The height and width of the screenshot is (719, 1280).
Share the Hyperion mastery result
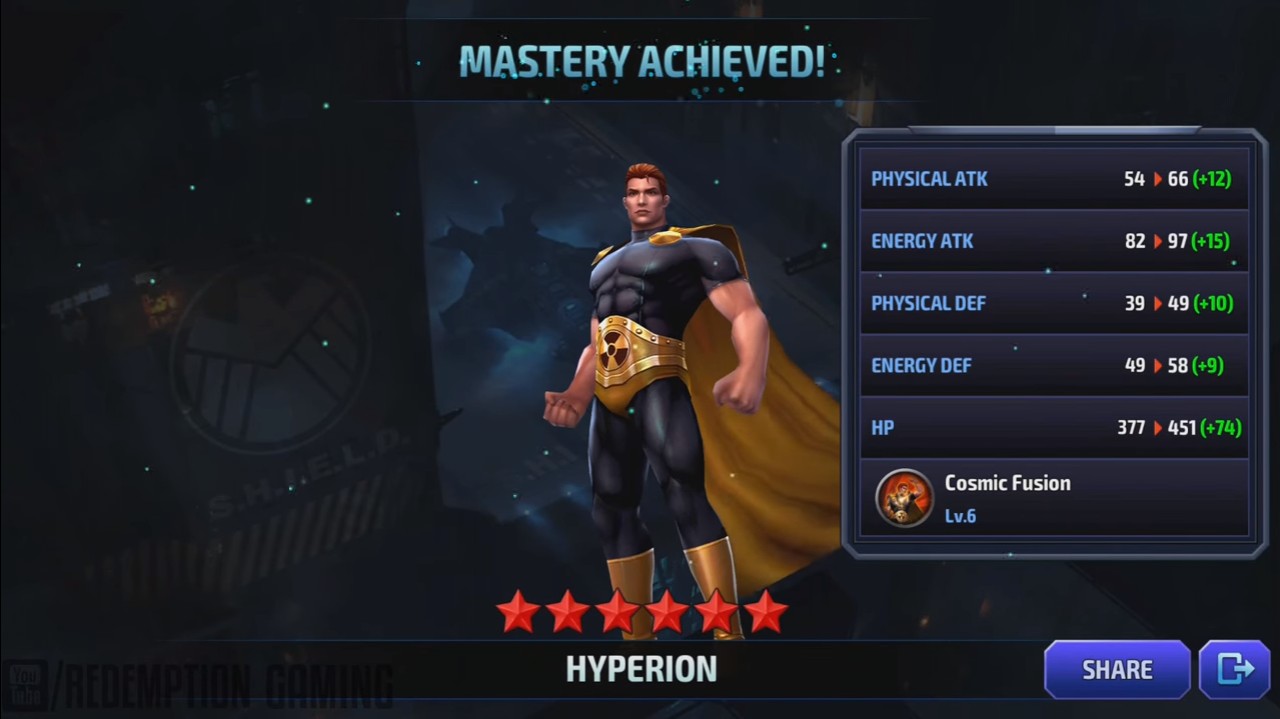pyautogui.click(x=1116, y=669)
